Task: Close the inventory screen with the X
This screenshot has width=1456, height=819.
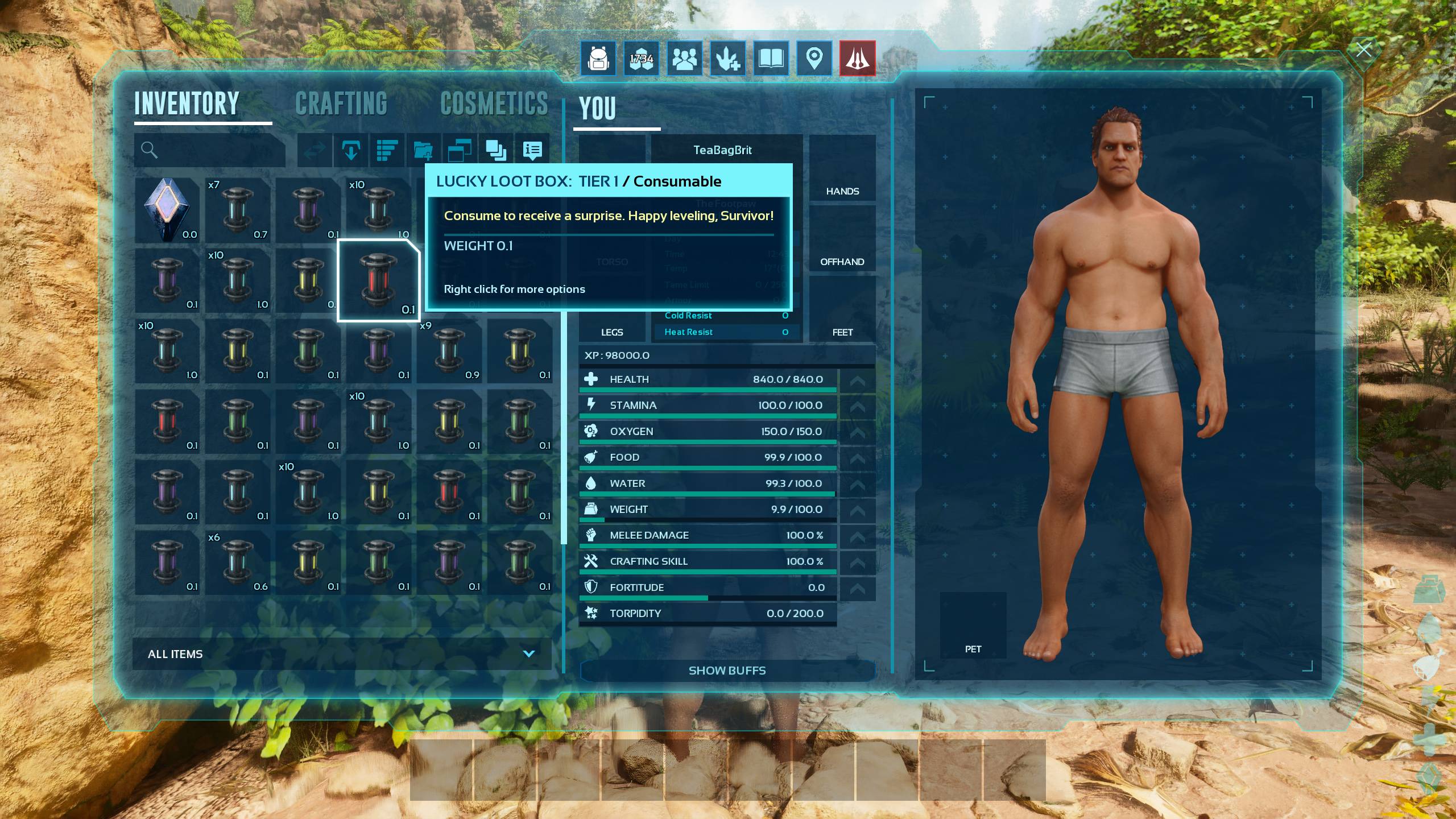Action: coord(1363,50)
